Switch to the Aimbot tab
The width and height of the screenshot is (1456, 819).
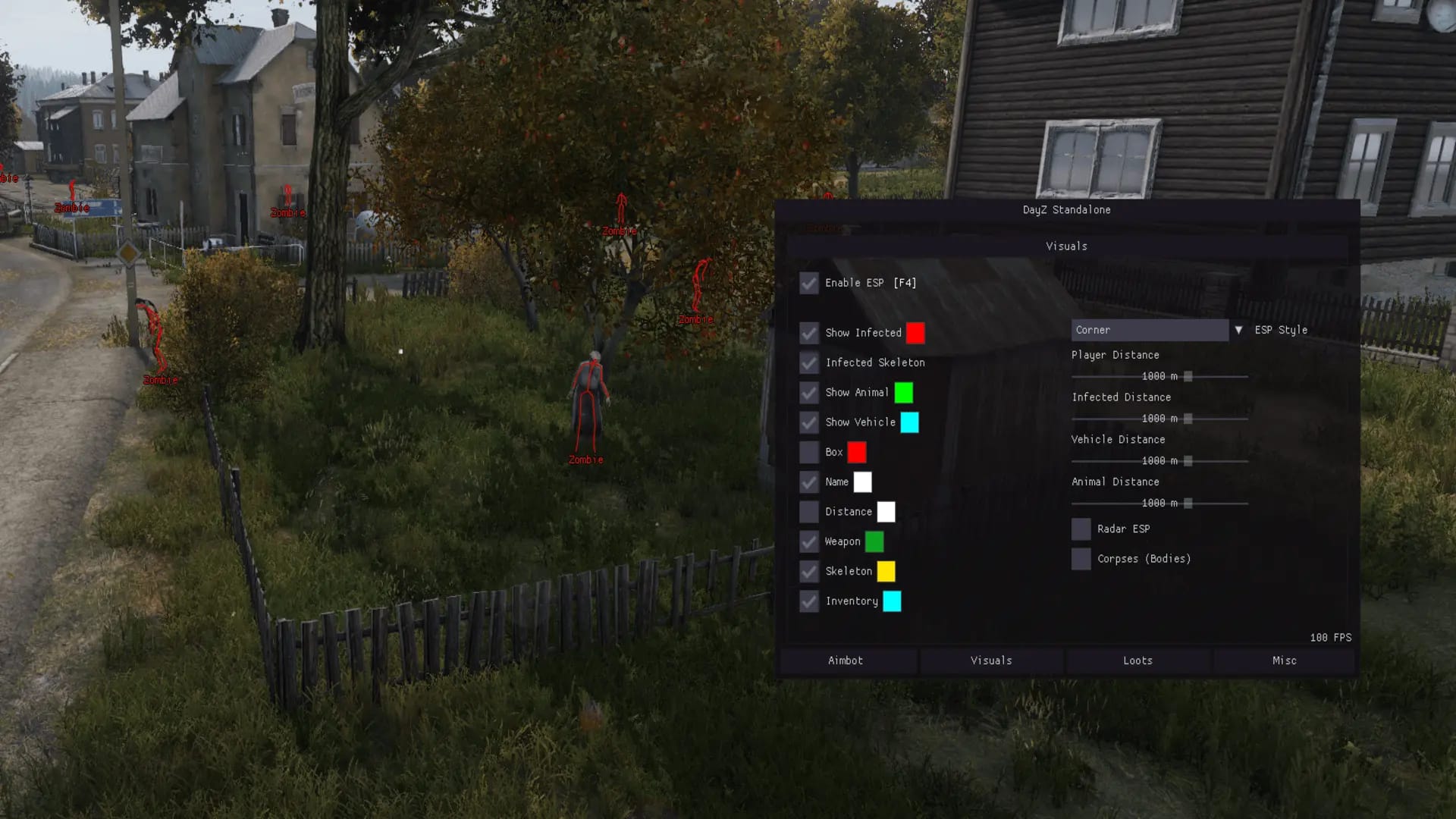[844, 661]
